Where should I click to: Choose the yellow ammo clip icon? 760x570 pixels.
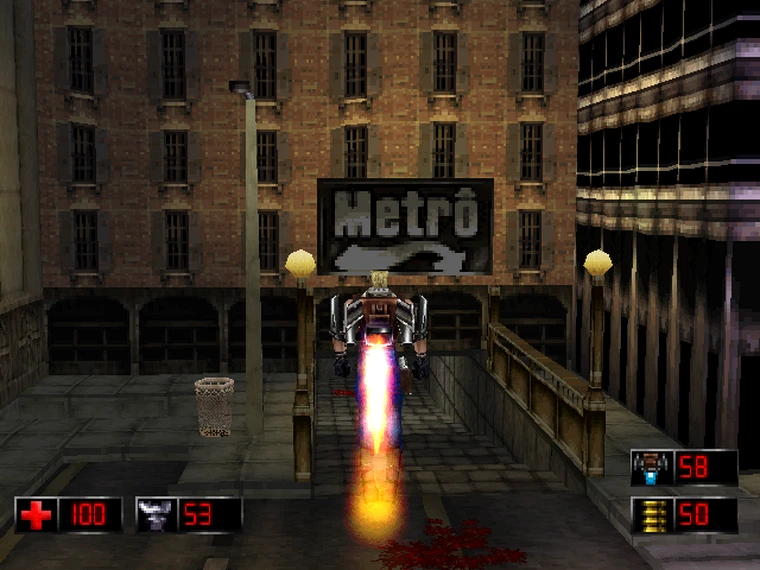click(649, 515)
